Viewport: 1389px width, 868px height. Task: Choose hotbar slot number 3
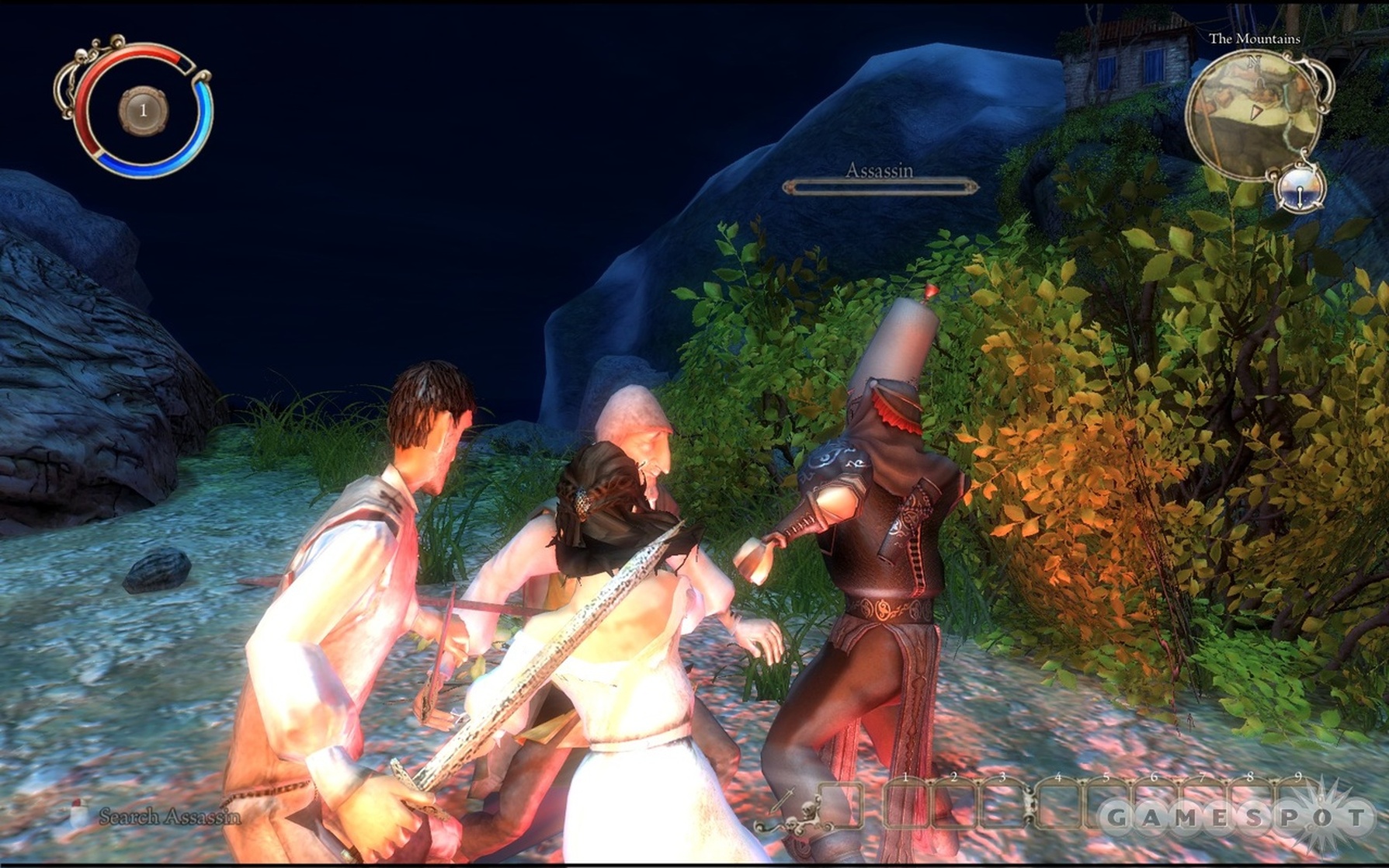(1003, 805)
